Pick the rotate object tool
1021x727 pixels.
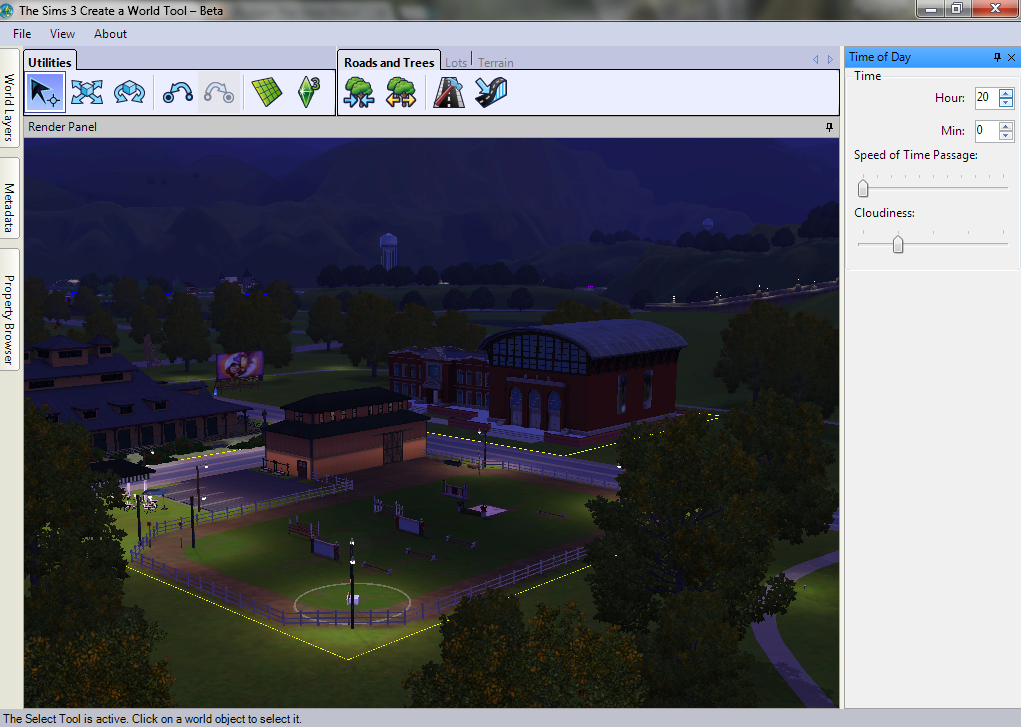129,93
